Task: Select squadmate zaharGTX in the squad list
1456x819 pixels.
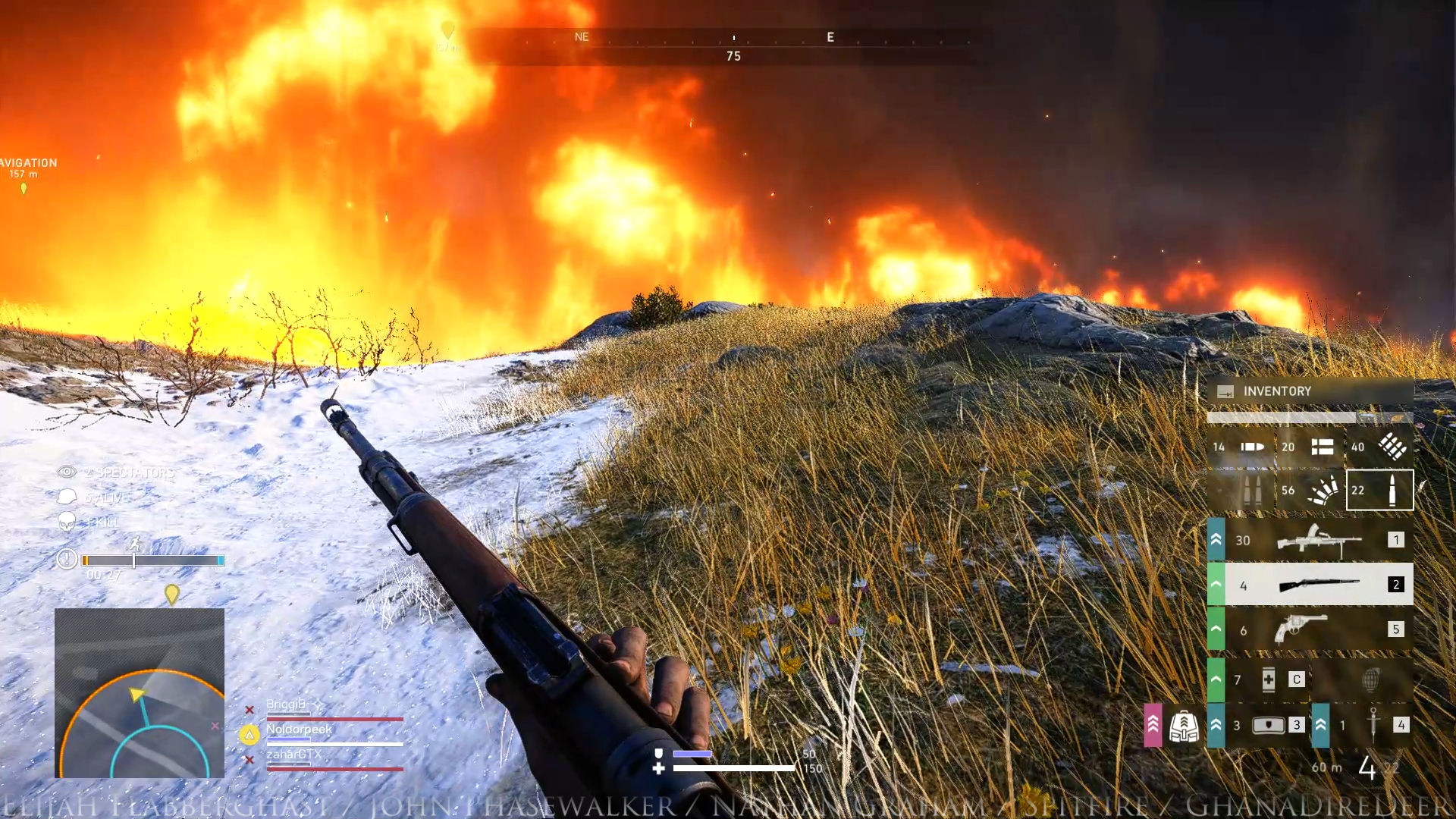Action: (293, 755)
